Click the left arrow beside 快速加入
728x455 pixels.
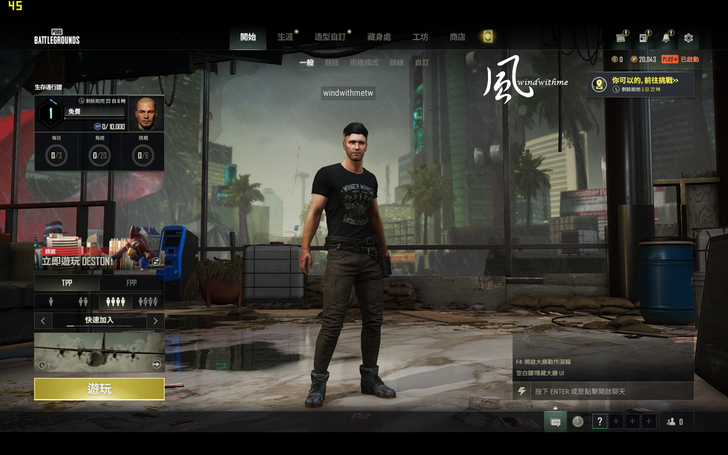[x=43, y=321]
